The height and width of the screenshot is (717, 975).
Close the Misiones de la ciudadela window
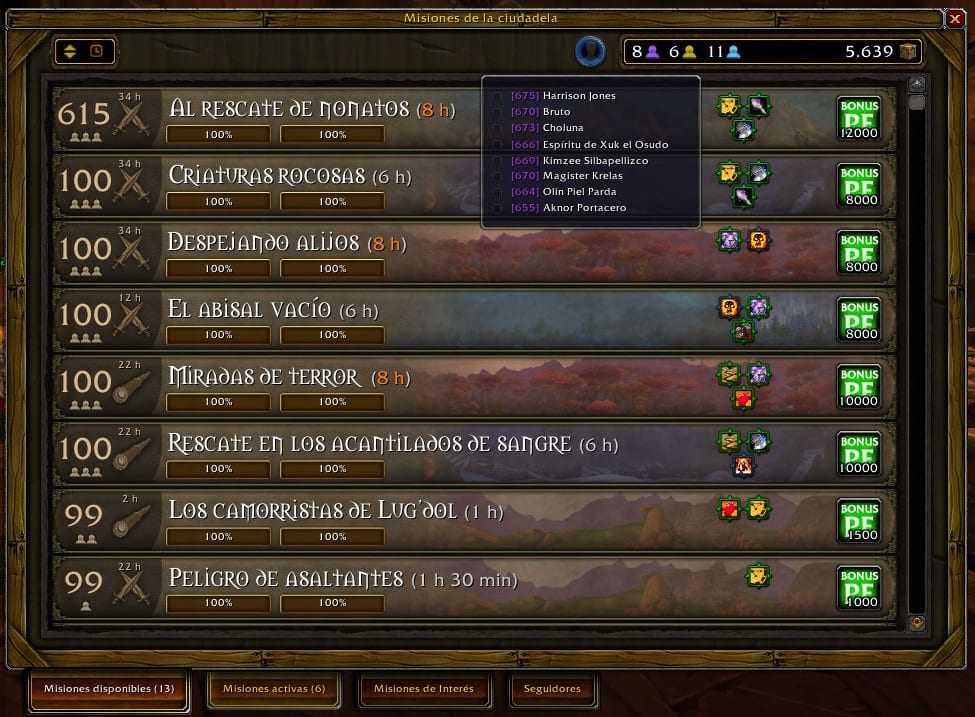tap(953, 18)
